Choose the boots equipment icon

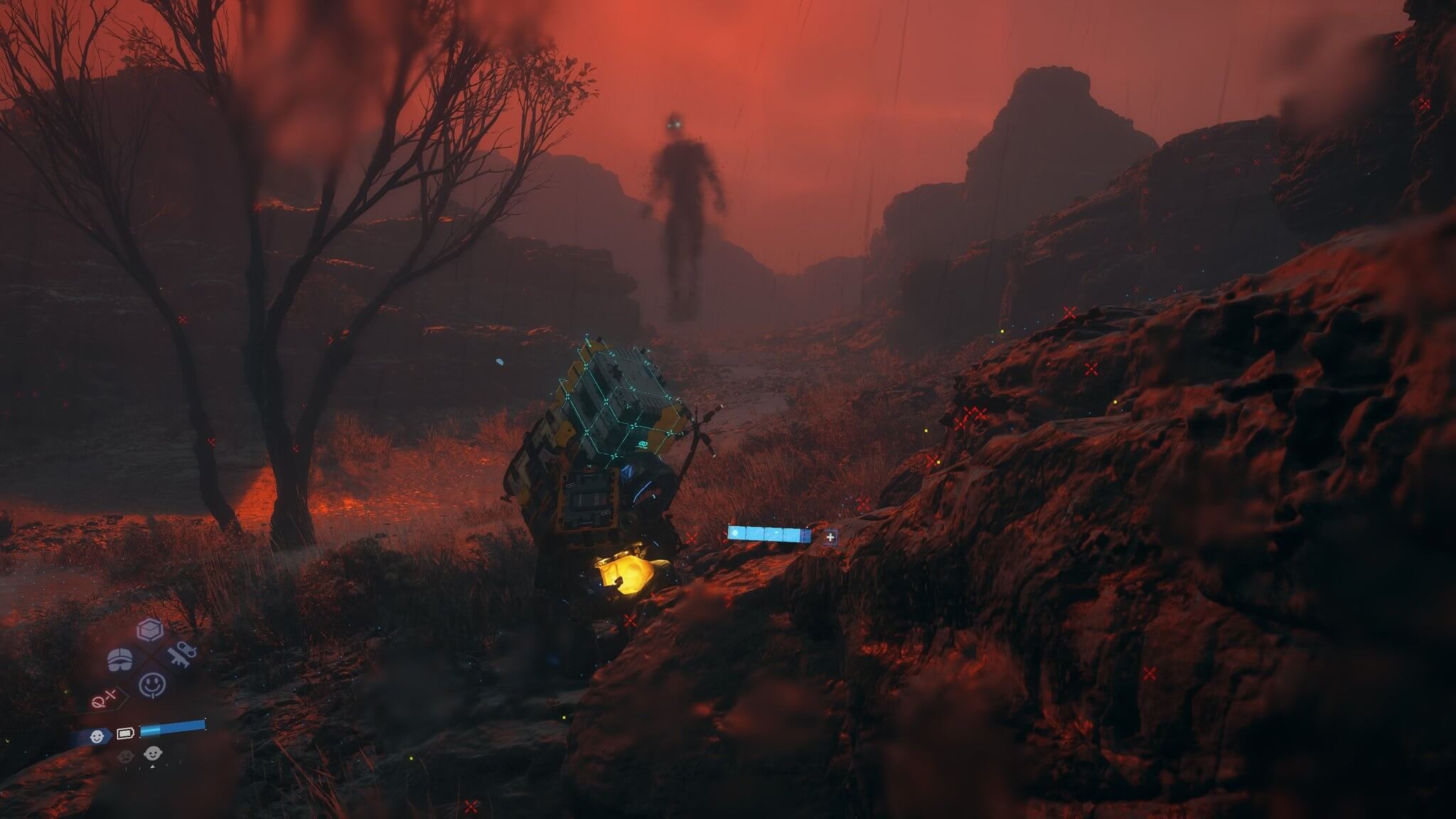coord(121,659)
